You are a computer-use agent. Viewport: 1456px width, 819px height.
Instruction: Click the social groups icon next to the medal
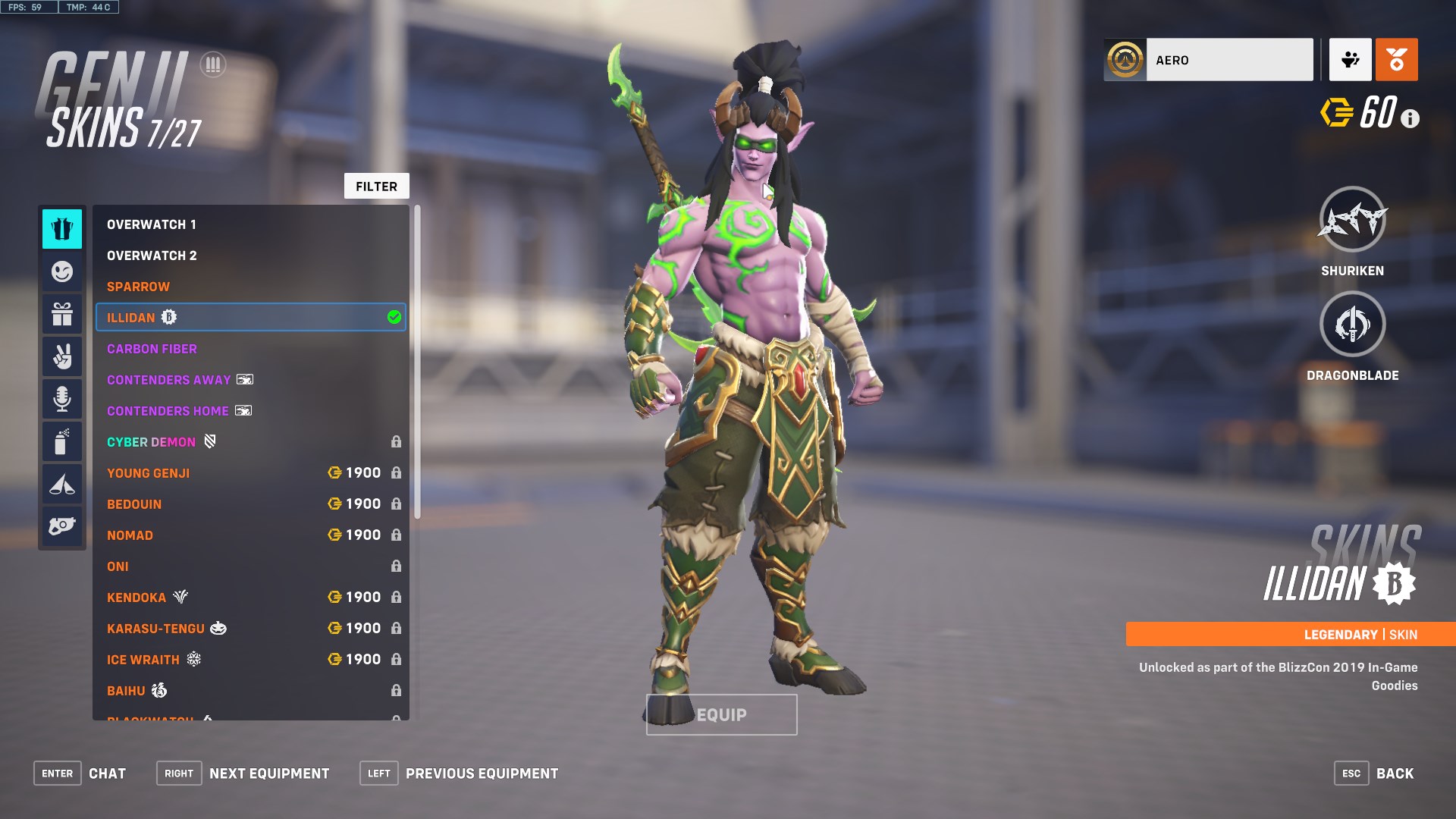pyautogui.click(x=1349, y=59)
